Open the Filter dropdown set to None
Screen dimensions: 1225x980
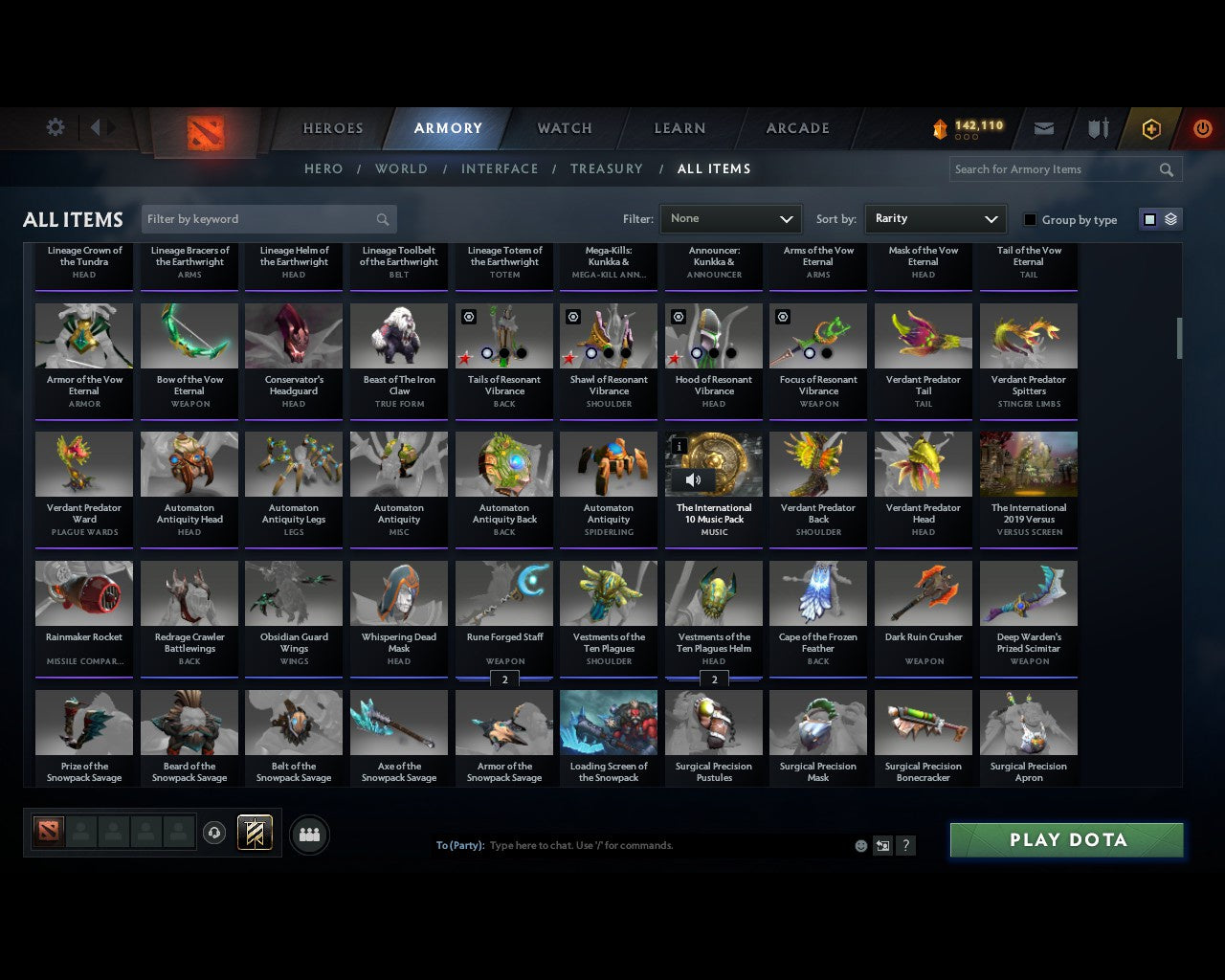730,219
